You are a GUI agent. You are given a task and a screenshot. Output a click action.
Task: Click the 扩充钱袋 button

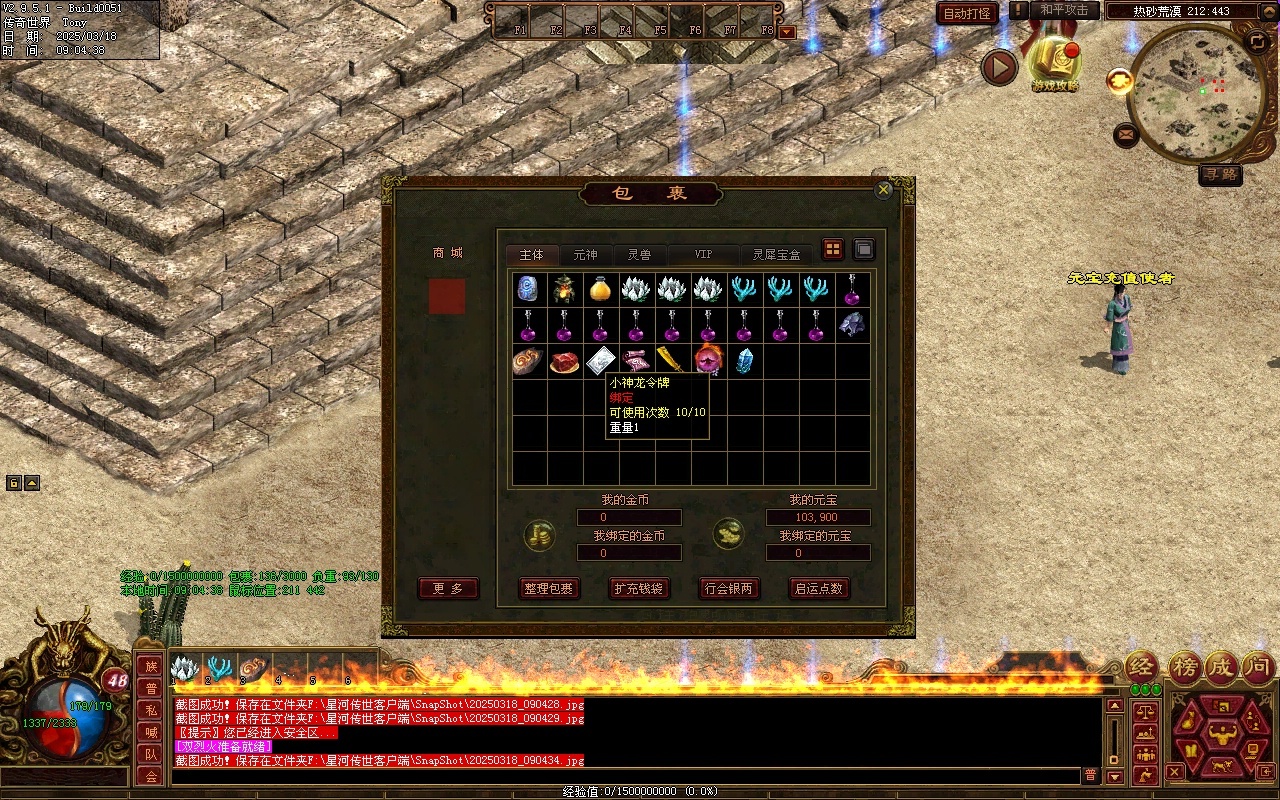tap(638, 589)
